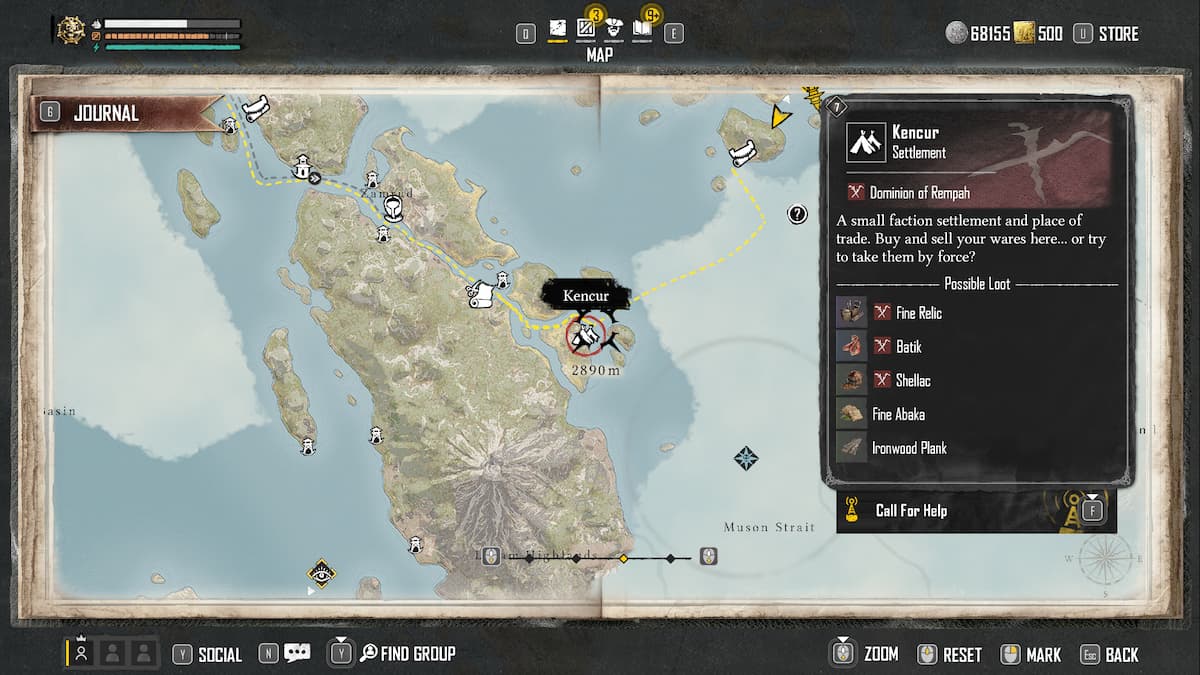Open the chat speech bubble

point(297,653)
